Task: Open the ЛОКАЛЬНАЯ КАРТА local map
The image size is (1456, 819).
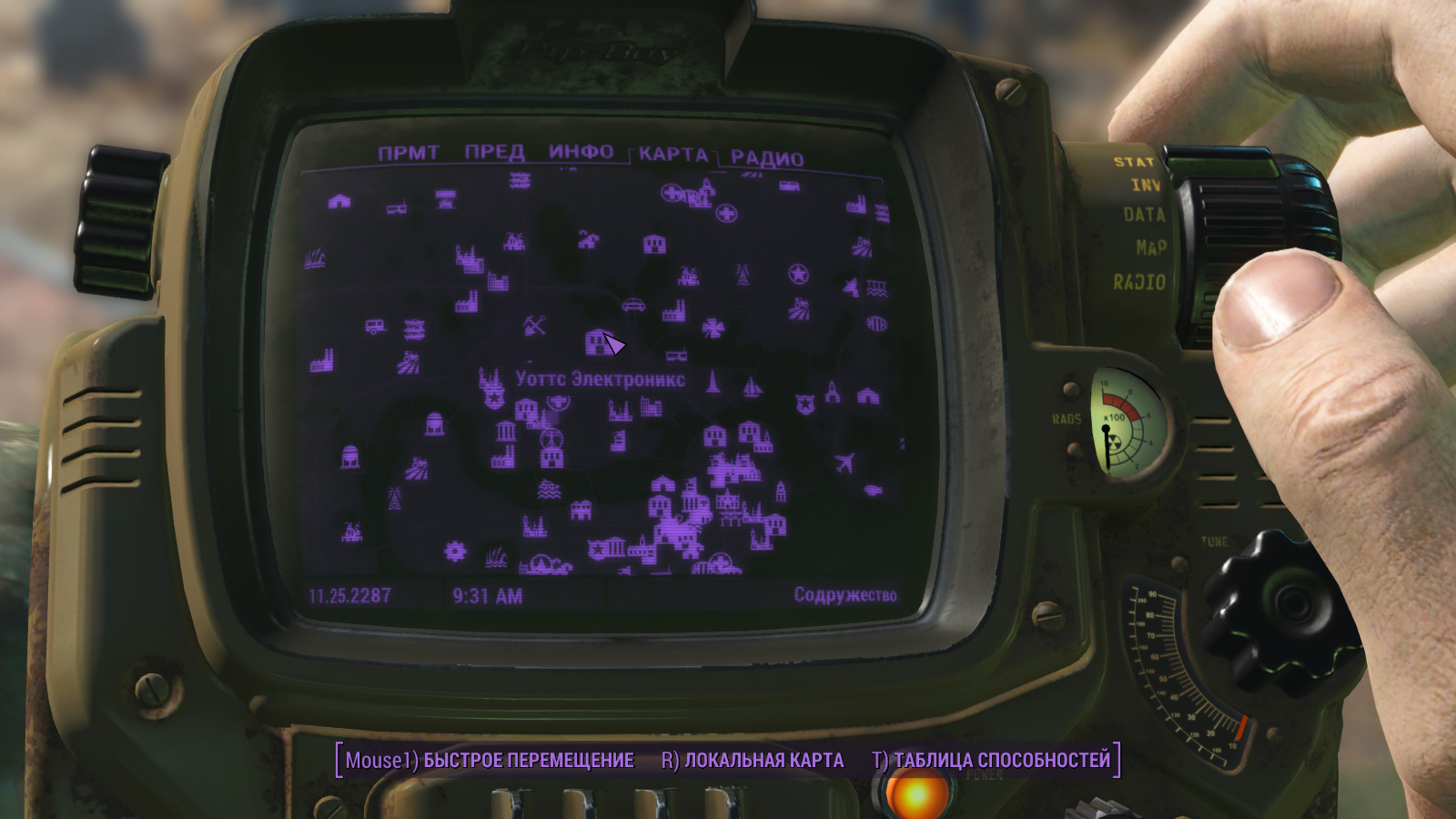Action: click(753, 760)
